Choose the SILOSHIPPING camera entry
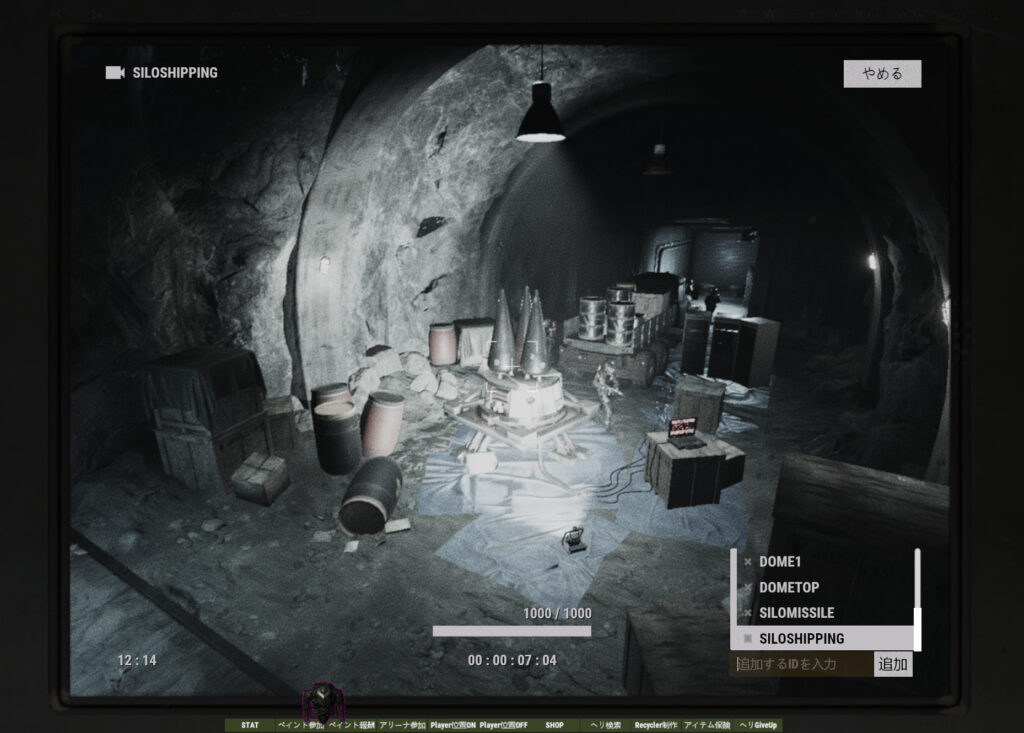 point(801,638)
